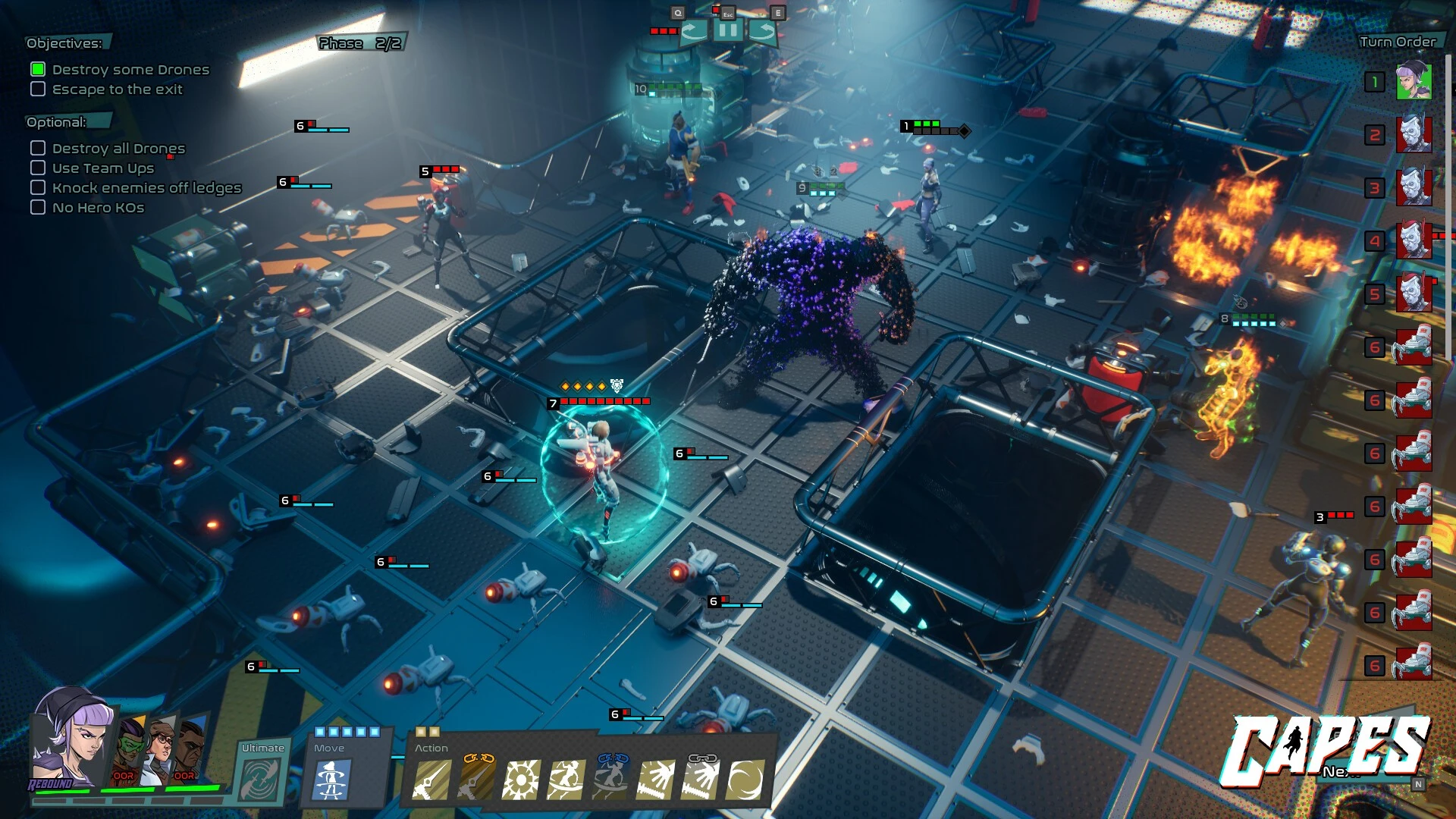Pick the crescent swirl action icon
This screenshot has width=1456, height=819.
[x=745, y=781]
